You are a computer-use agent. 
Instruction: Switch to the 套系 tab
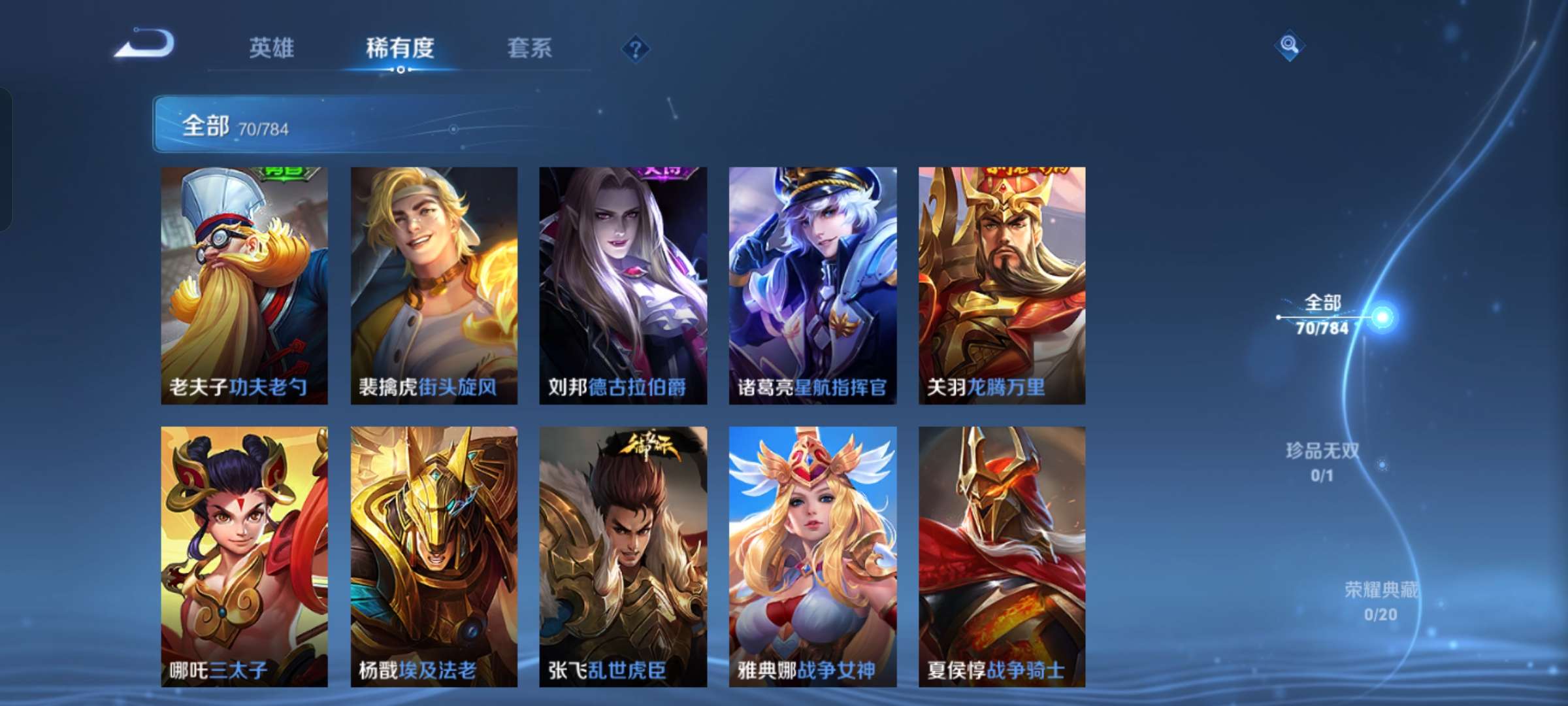[531, 47]
